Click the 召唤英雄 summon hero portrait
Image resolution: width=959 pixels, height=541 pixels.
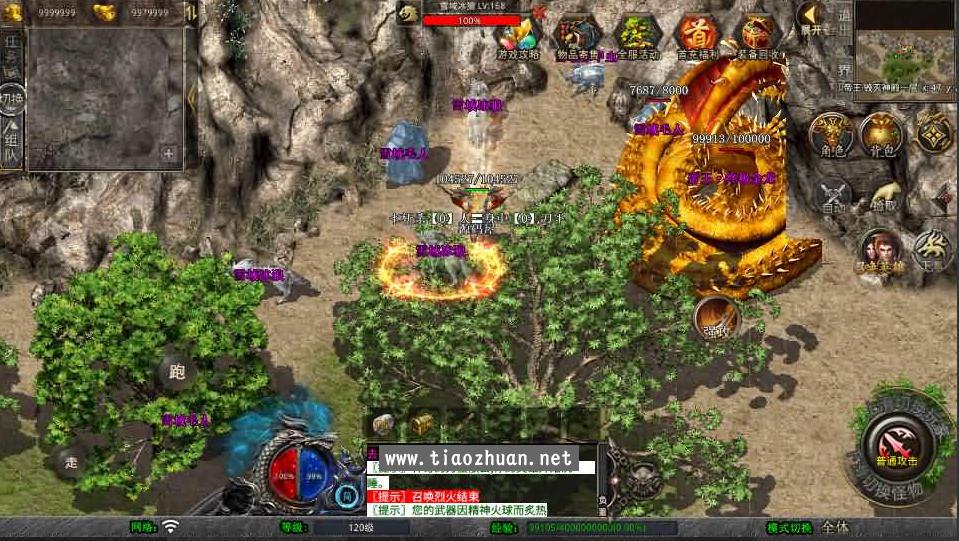pyautogui.click(x=880, y=251)
